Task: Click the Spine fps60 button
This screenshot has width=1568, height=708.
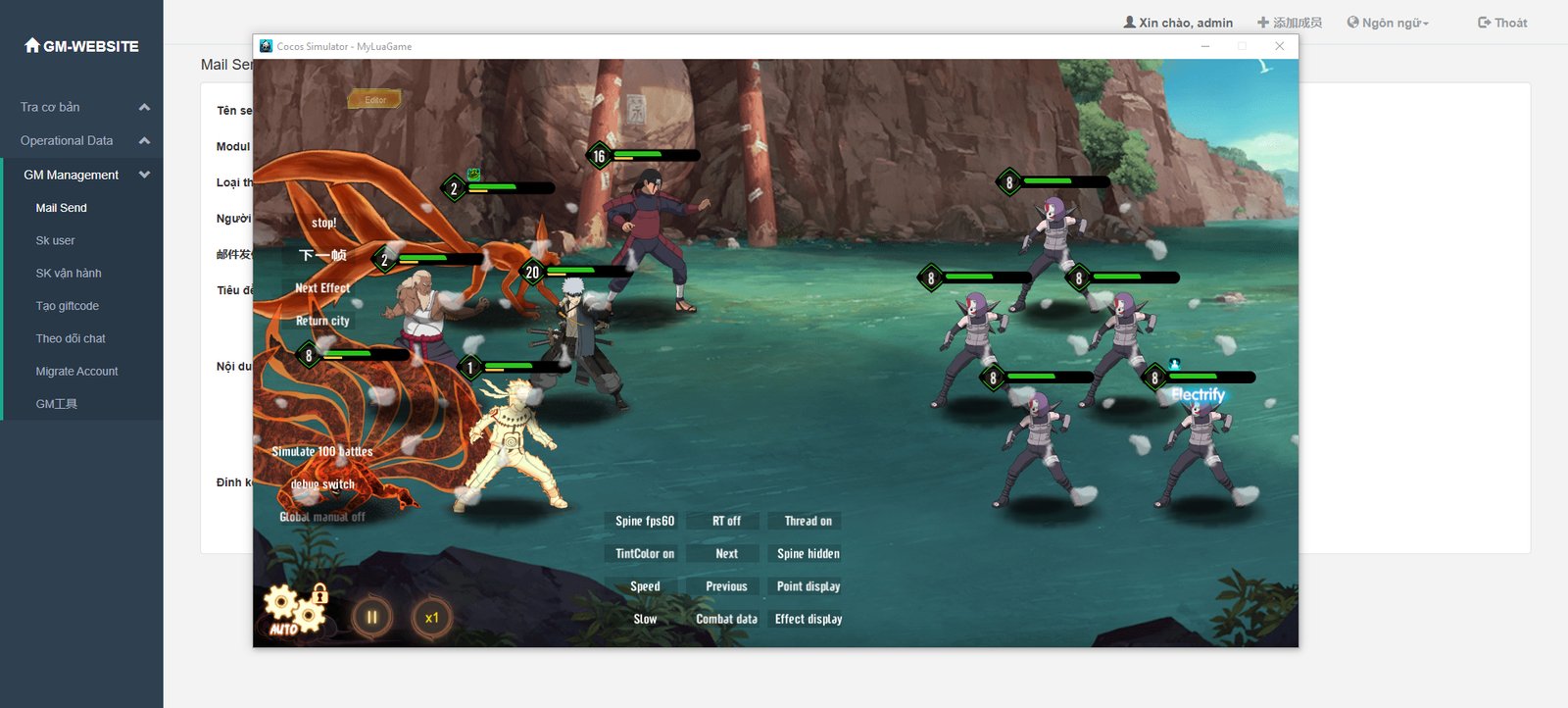Action: (x=645, y=521)
